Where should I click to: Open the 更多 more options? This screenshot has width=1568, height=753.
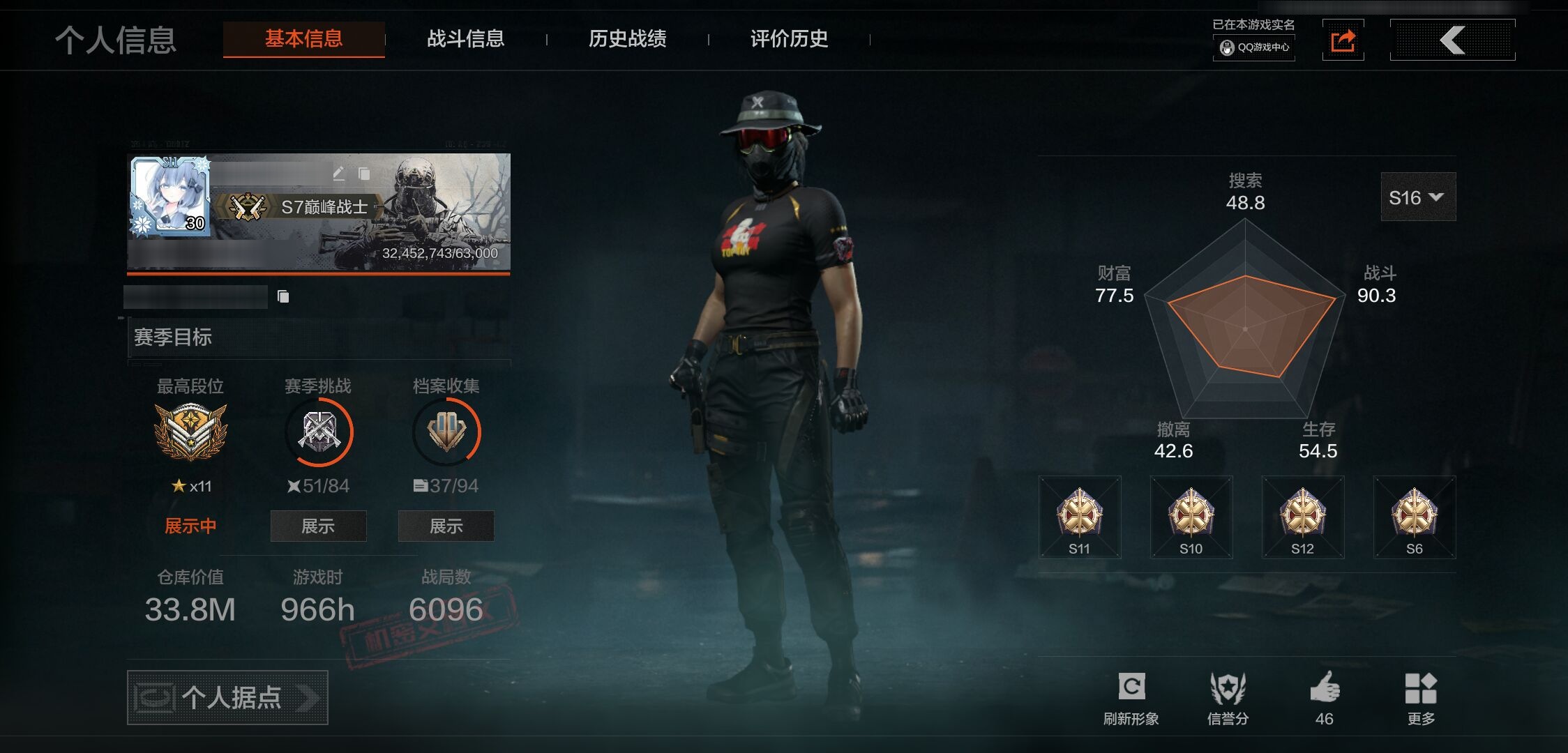click(1421, 697)
